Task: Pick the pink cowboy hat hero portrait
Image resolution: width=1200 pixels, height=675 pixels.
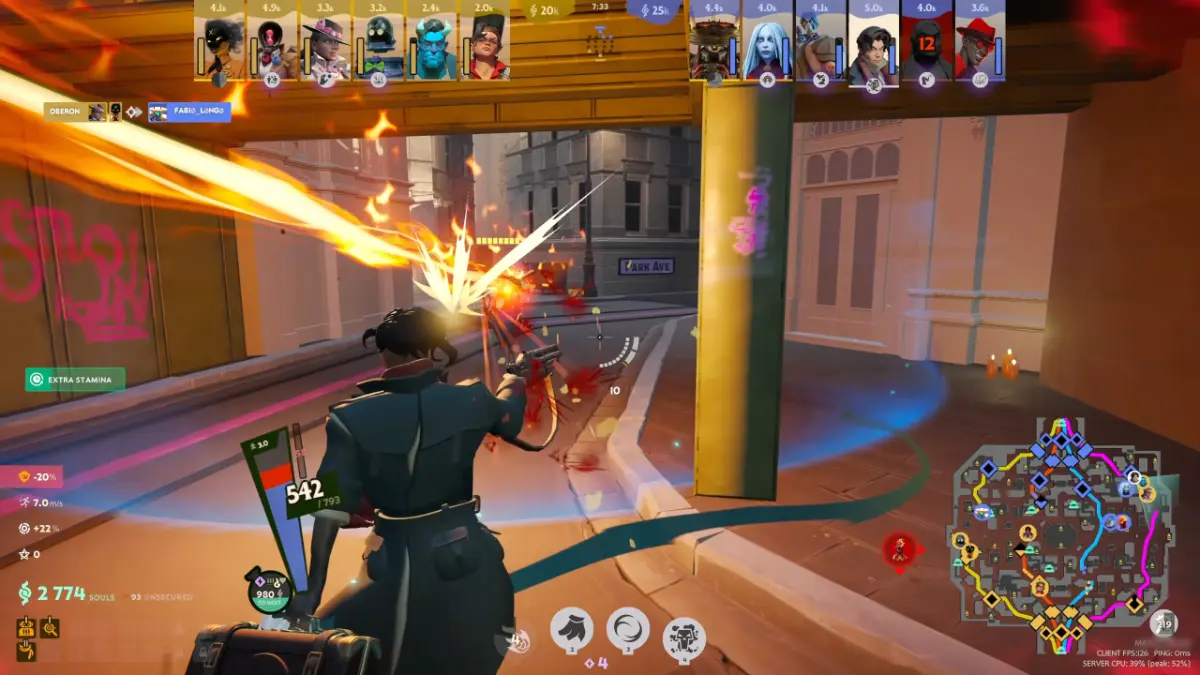Action: tap(326, 47)
